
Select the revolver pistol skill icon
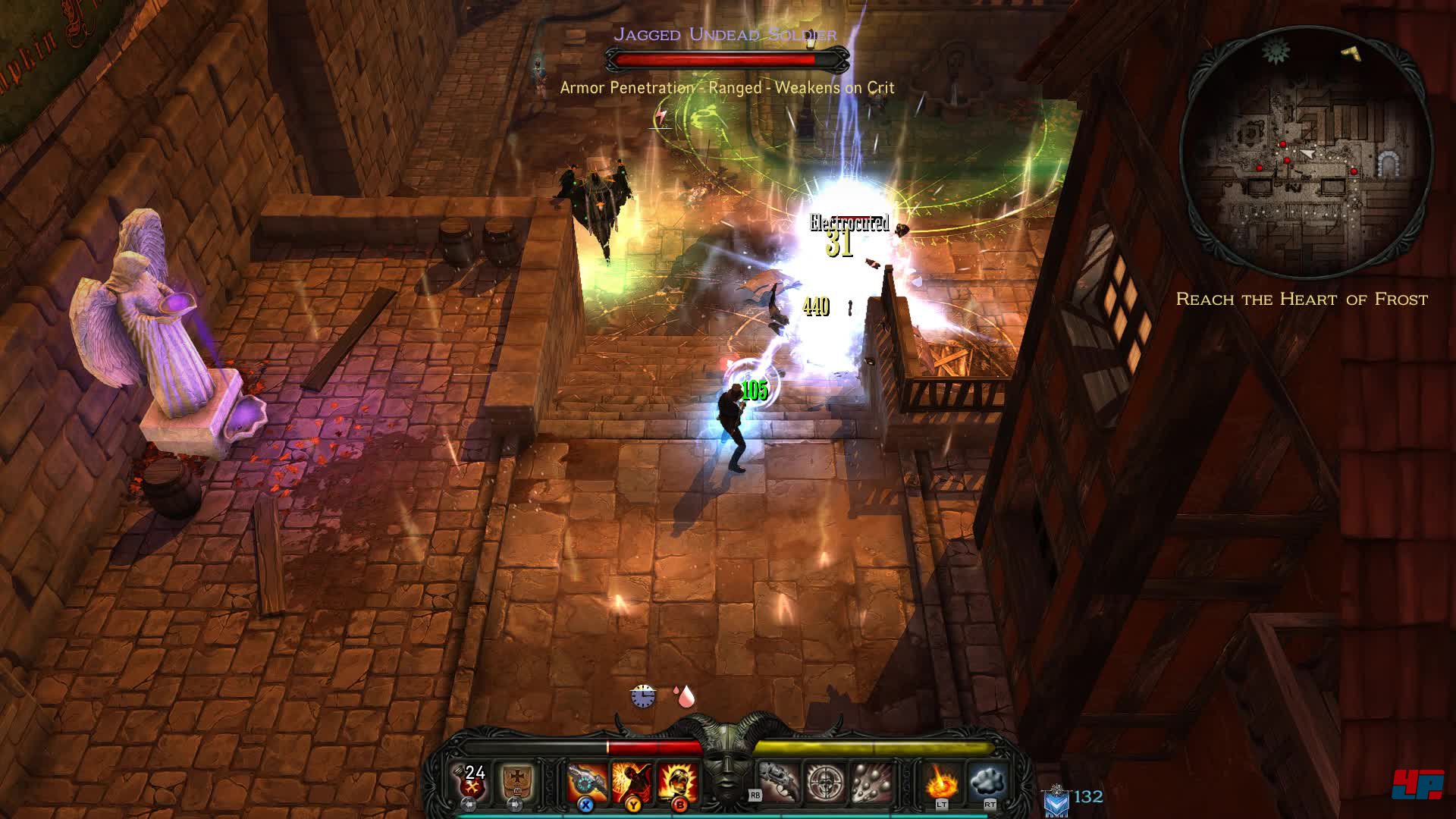coord(779,781)
